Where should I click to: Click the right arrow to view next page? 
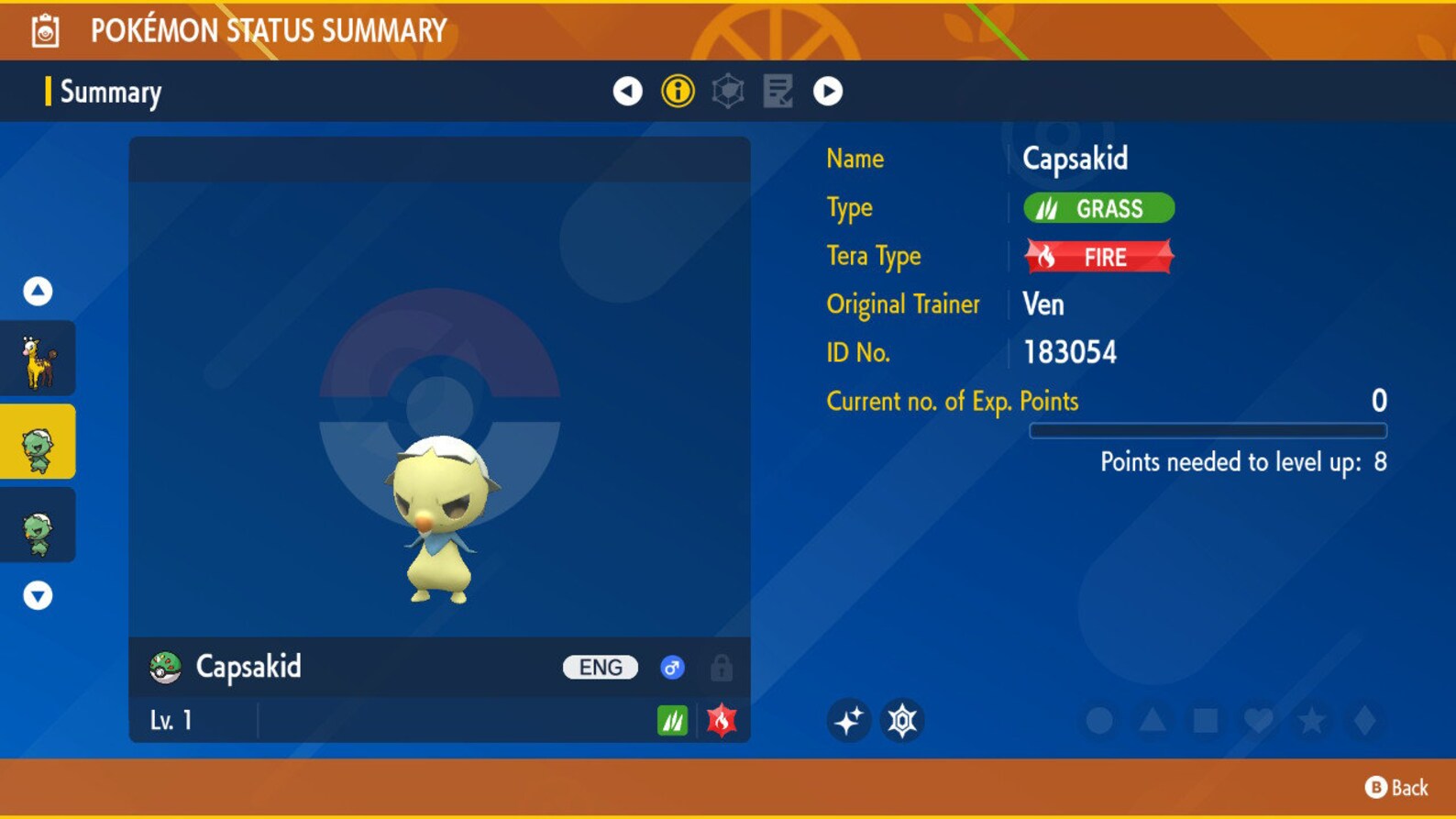pos(828,91)
